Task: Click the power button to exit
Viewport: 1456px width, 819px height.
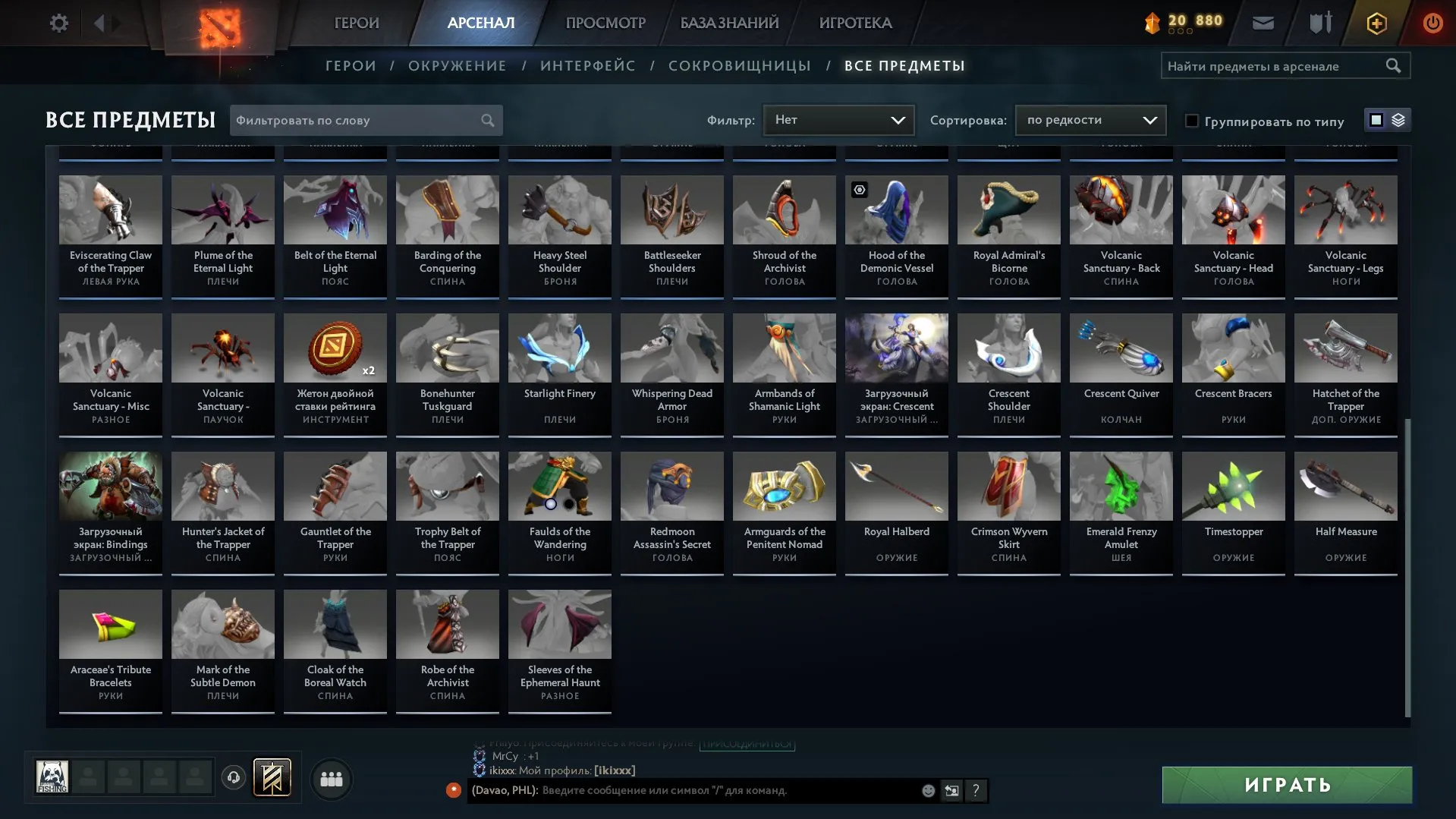Action: [x=1432, y=23]
